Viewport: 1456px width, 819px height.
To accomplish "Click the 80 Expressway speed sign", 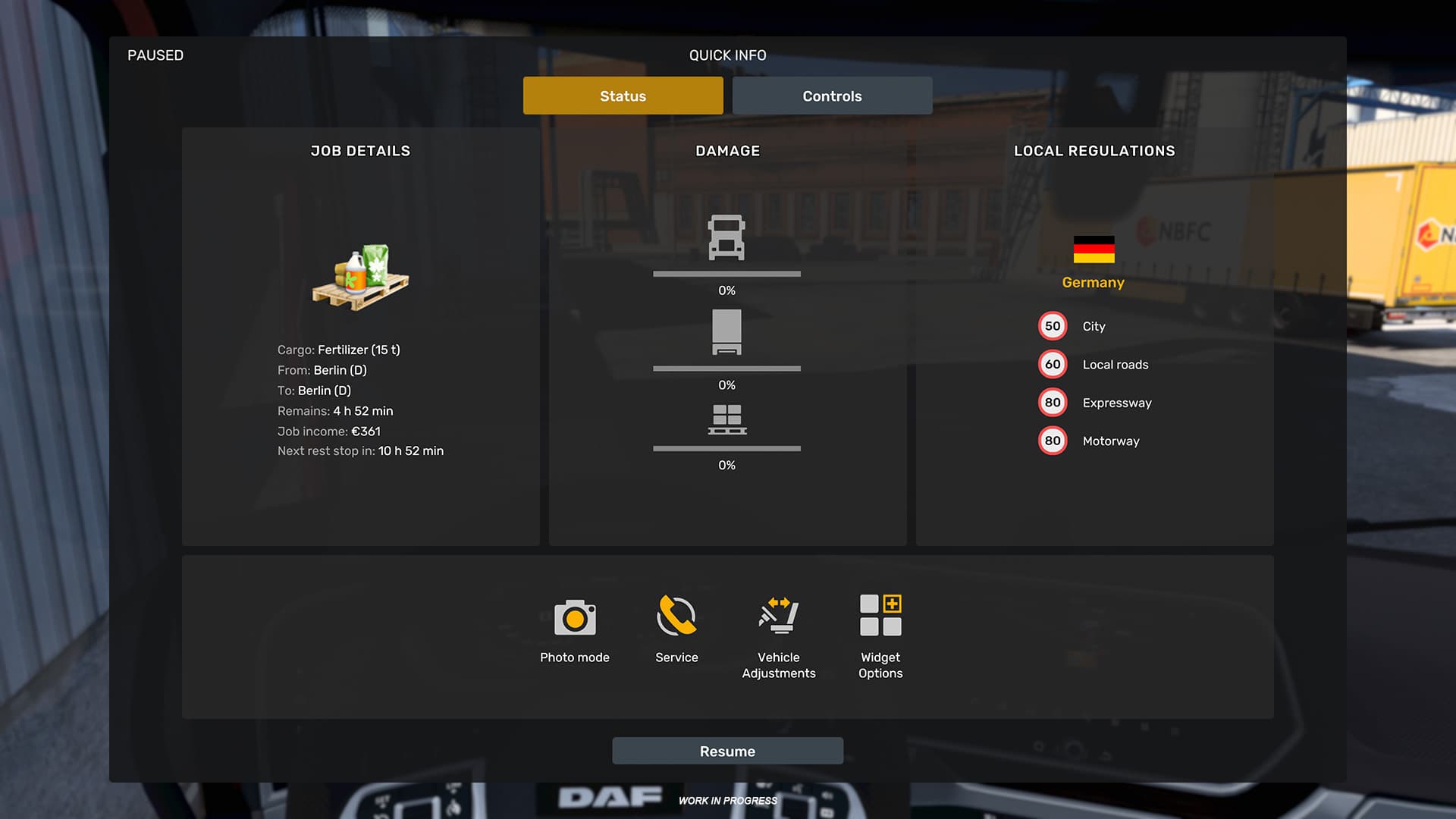I will coord(1052,402).
